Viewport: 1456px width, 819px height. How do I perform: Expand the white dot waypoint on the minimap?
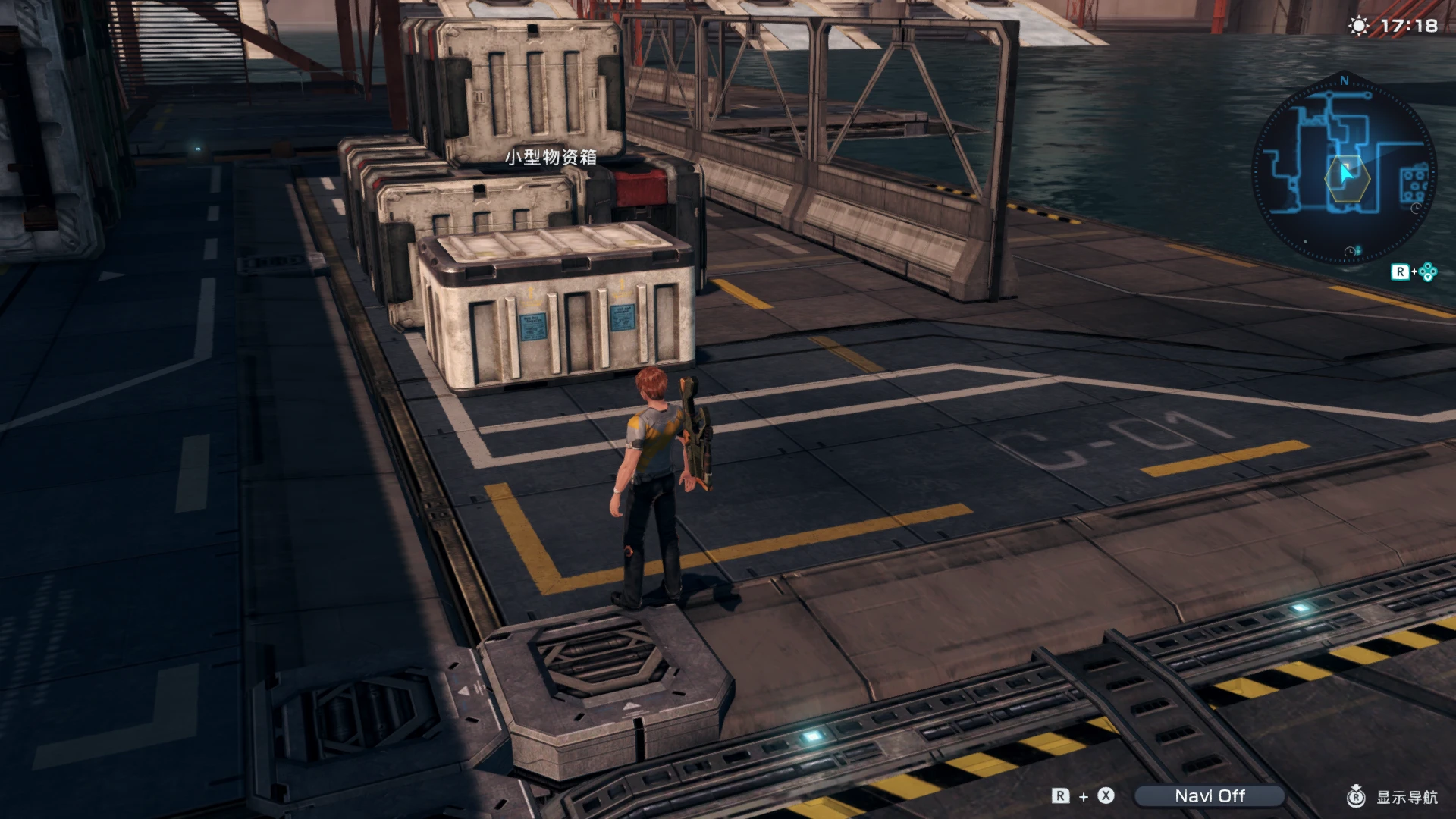(x=1305, y=242)
